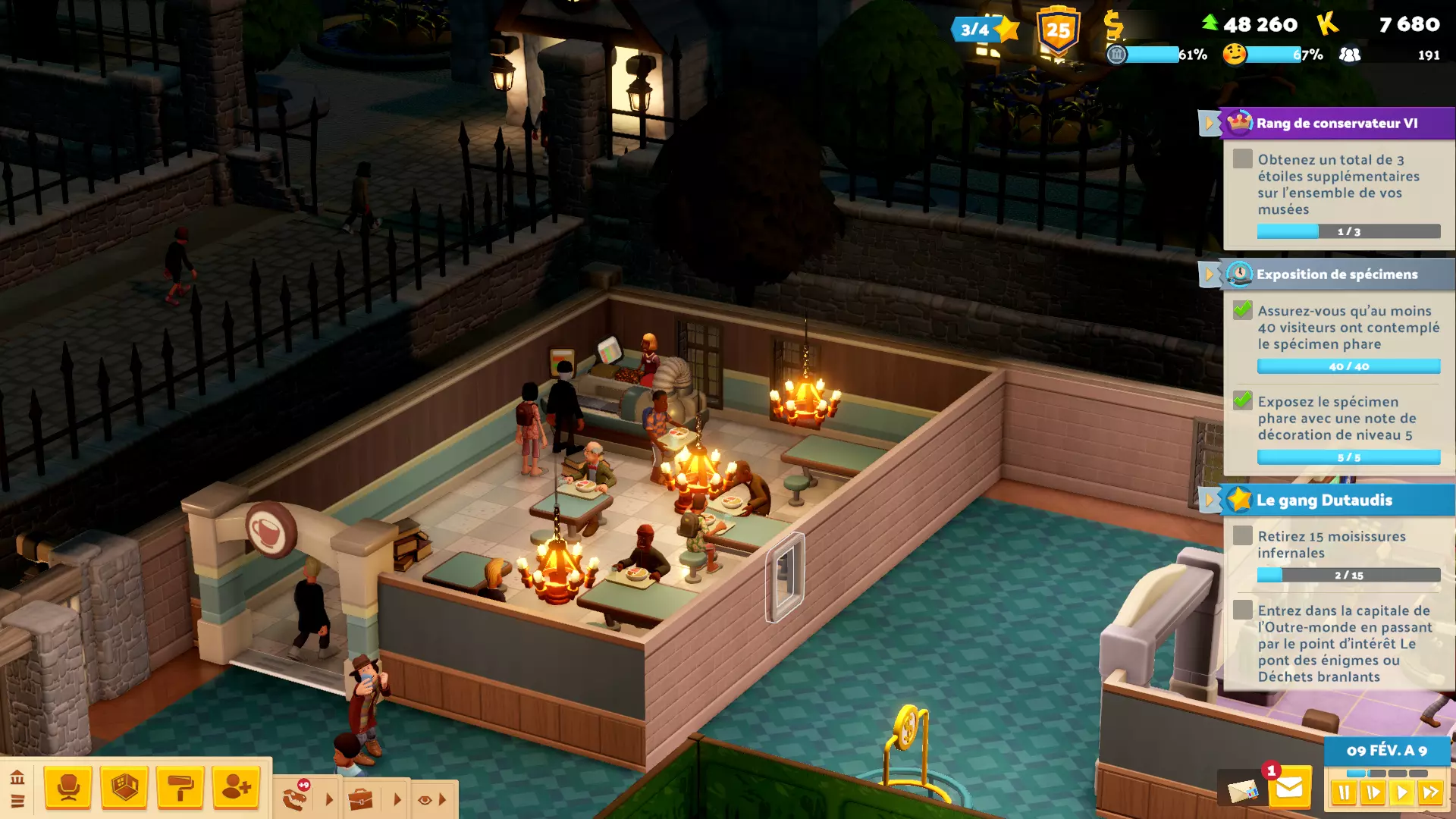Expand the arrow beside the dinosaur skull
1456x819 pixels.
(x=329, y=799)
